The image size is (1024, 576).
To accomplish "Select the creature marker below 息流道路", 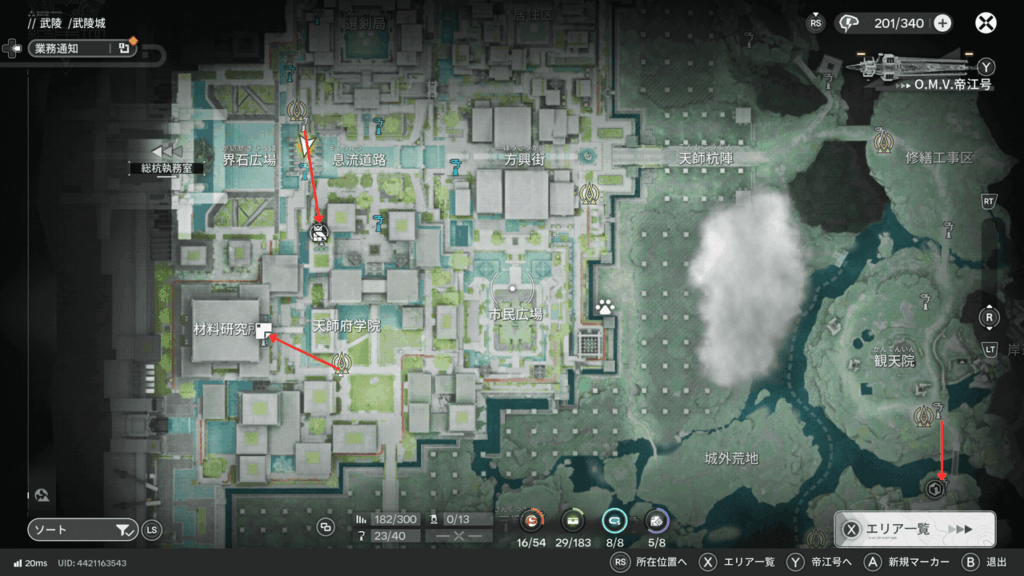I will point(320,234).
